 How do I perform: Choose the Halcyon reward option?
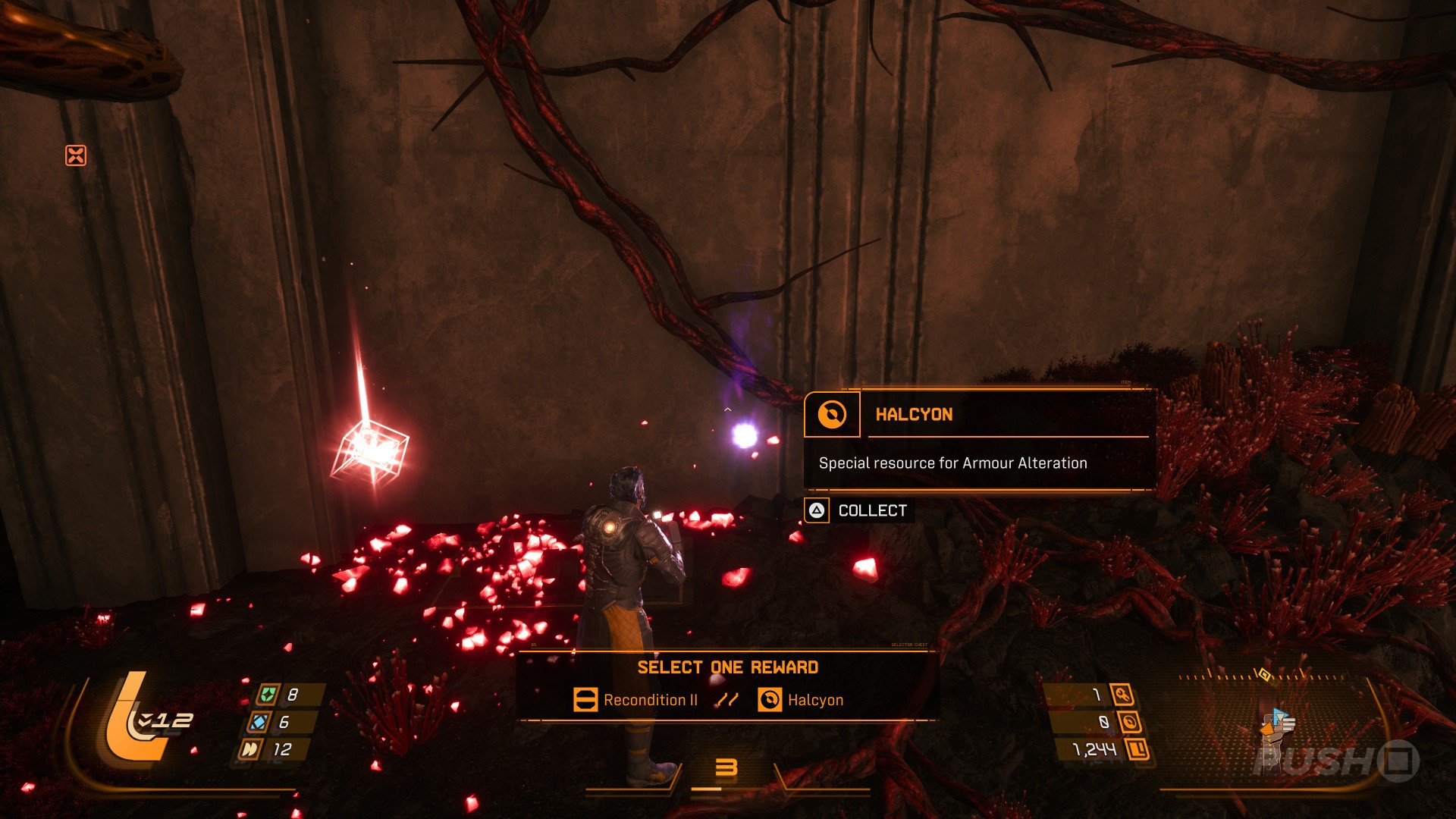(801, 700)
